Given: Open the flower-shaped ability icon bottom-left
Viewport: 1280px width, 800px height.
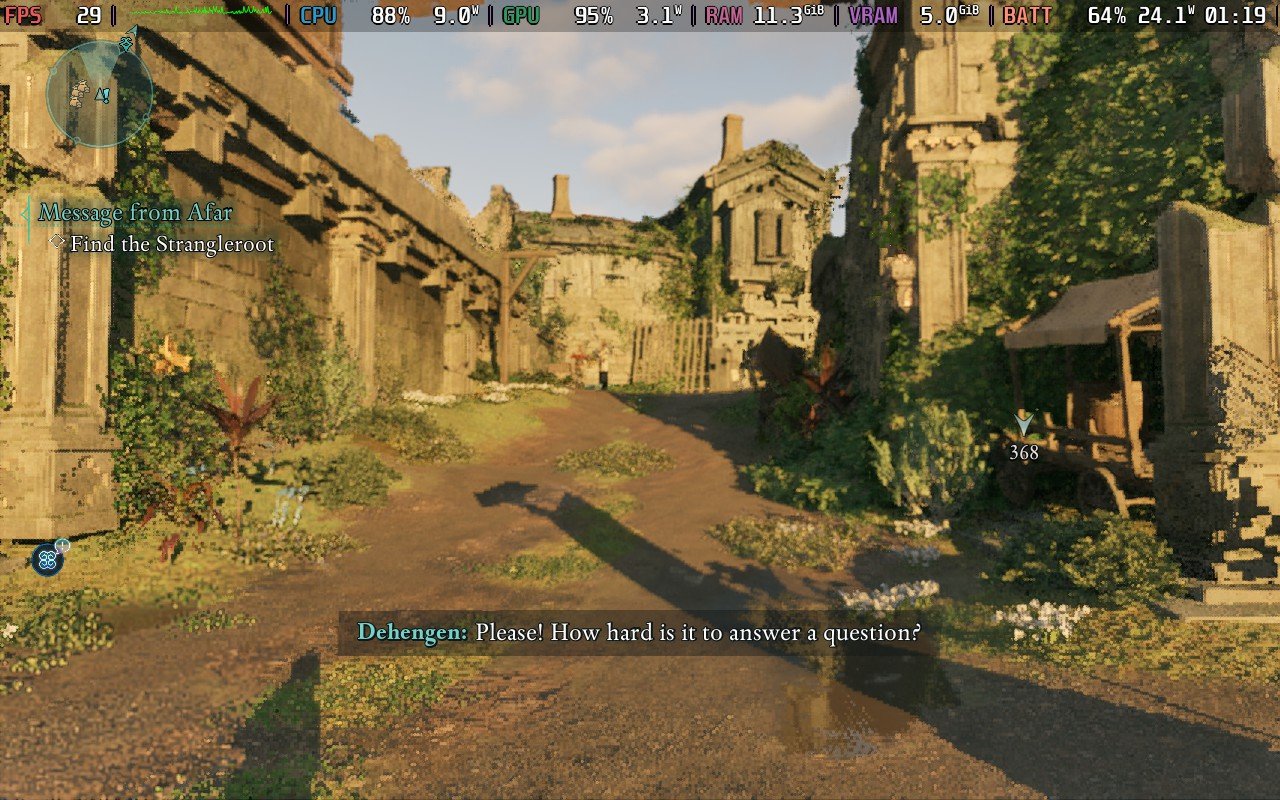Looking at the screenshot, I should point(46,560).
